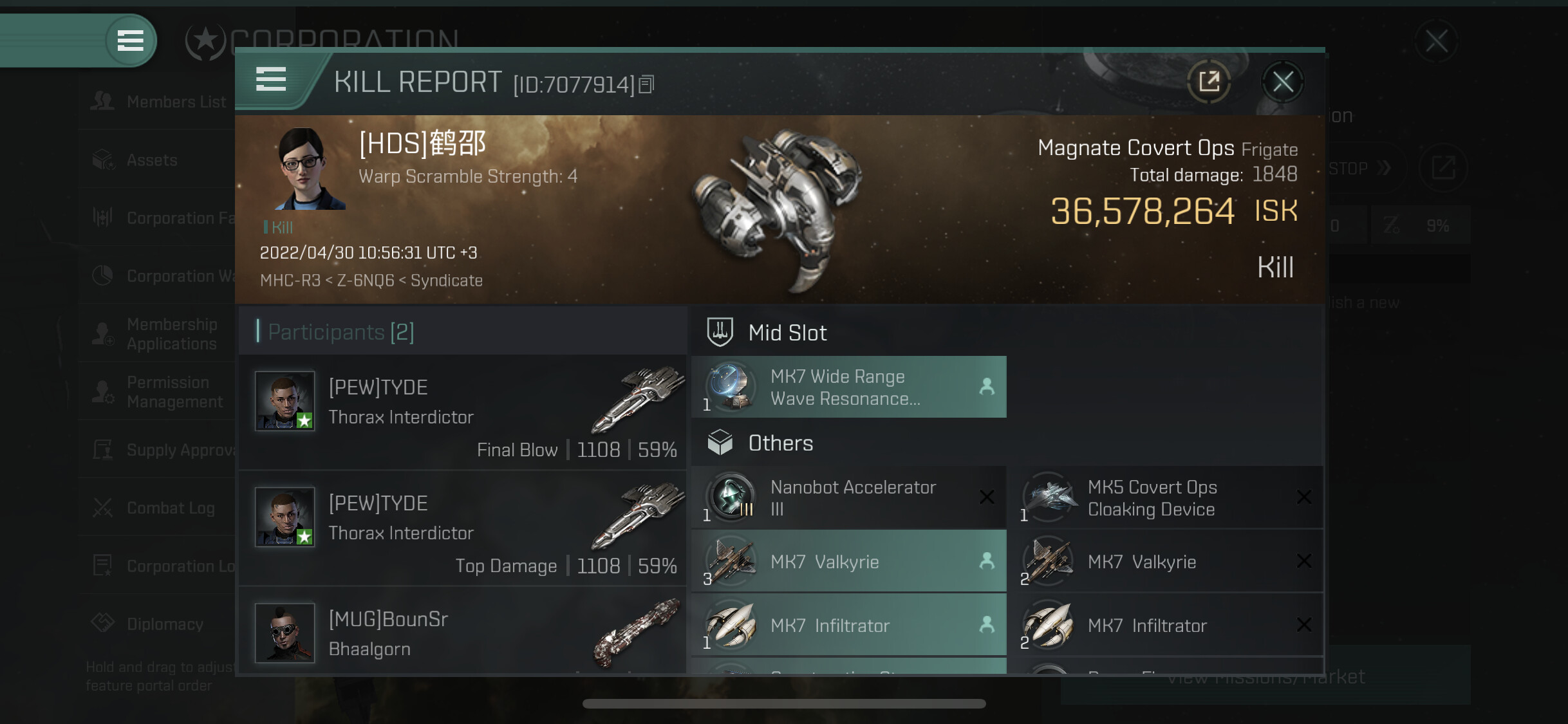The height and width of the screenshot is (724, 1568).
Task: Select the dropped MK7 Infiltrator item
Action: [x=848, y=625]
